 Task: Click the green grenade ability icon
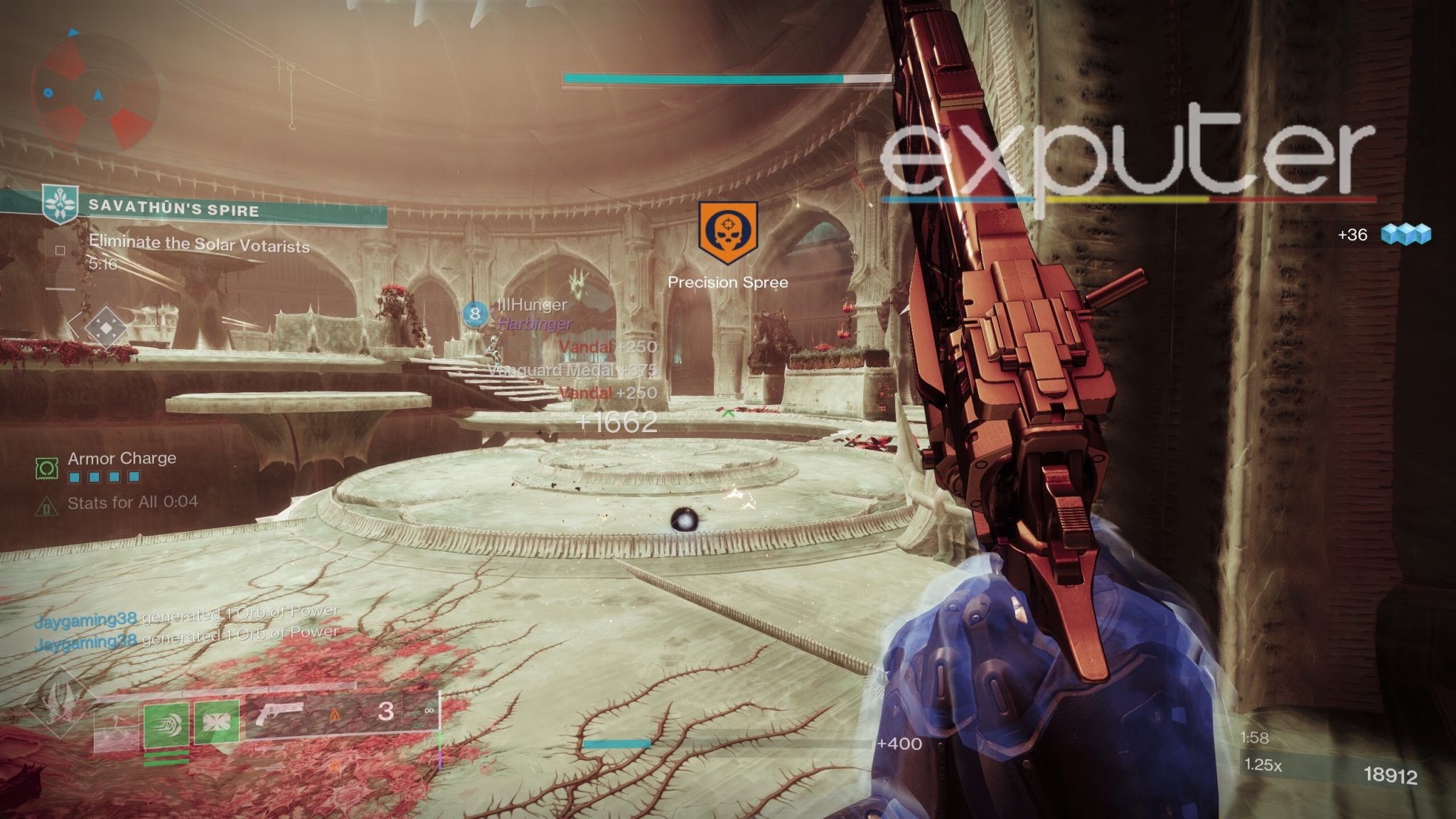tap(218, 723)
